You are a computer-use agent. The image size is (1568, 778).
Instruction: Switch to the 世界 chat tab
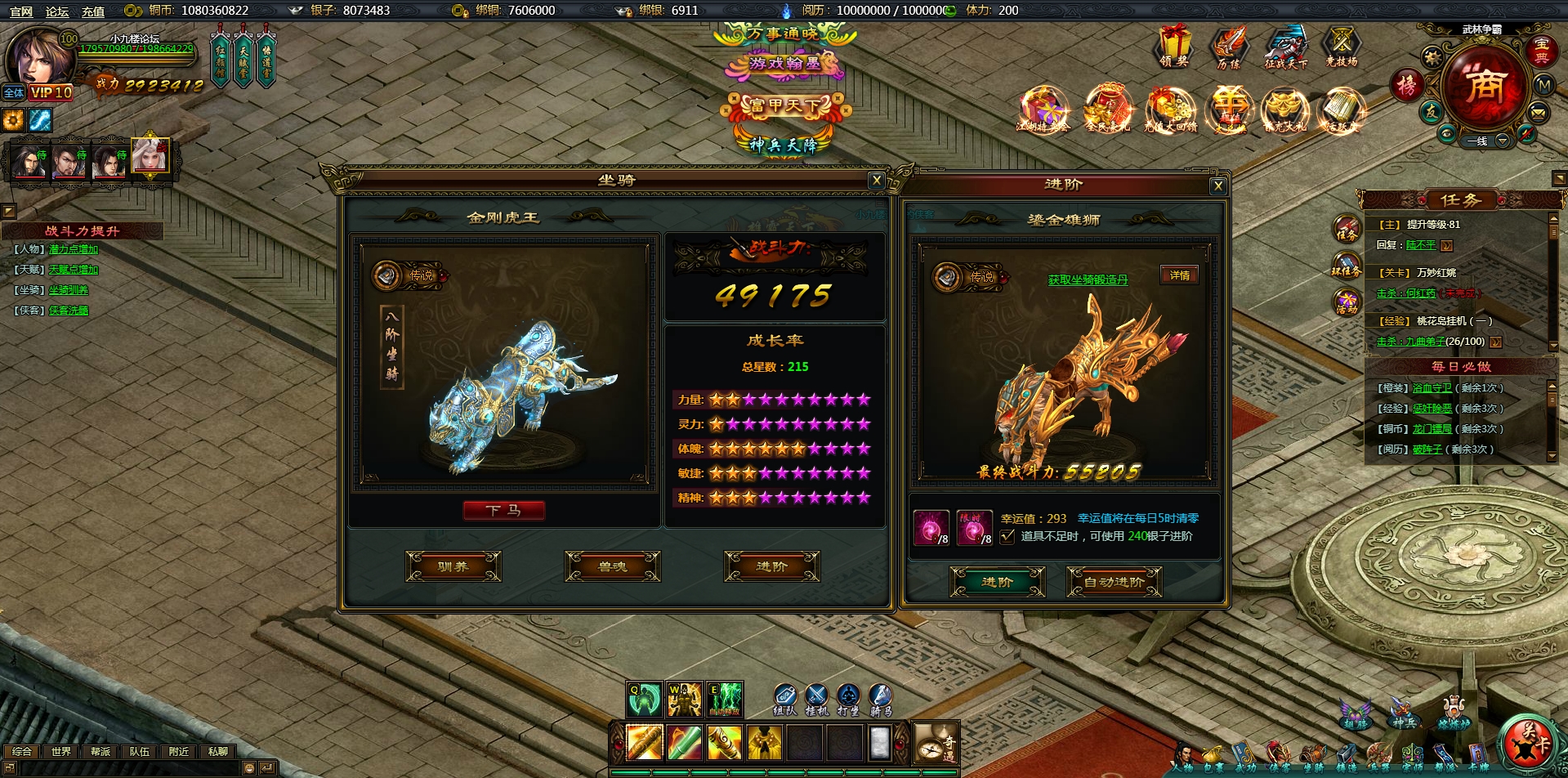click(x=61, y=751)
